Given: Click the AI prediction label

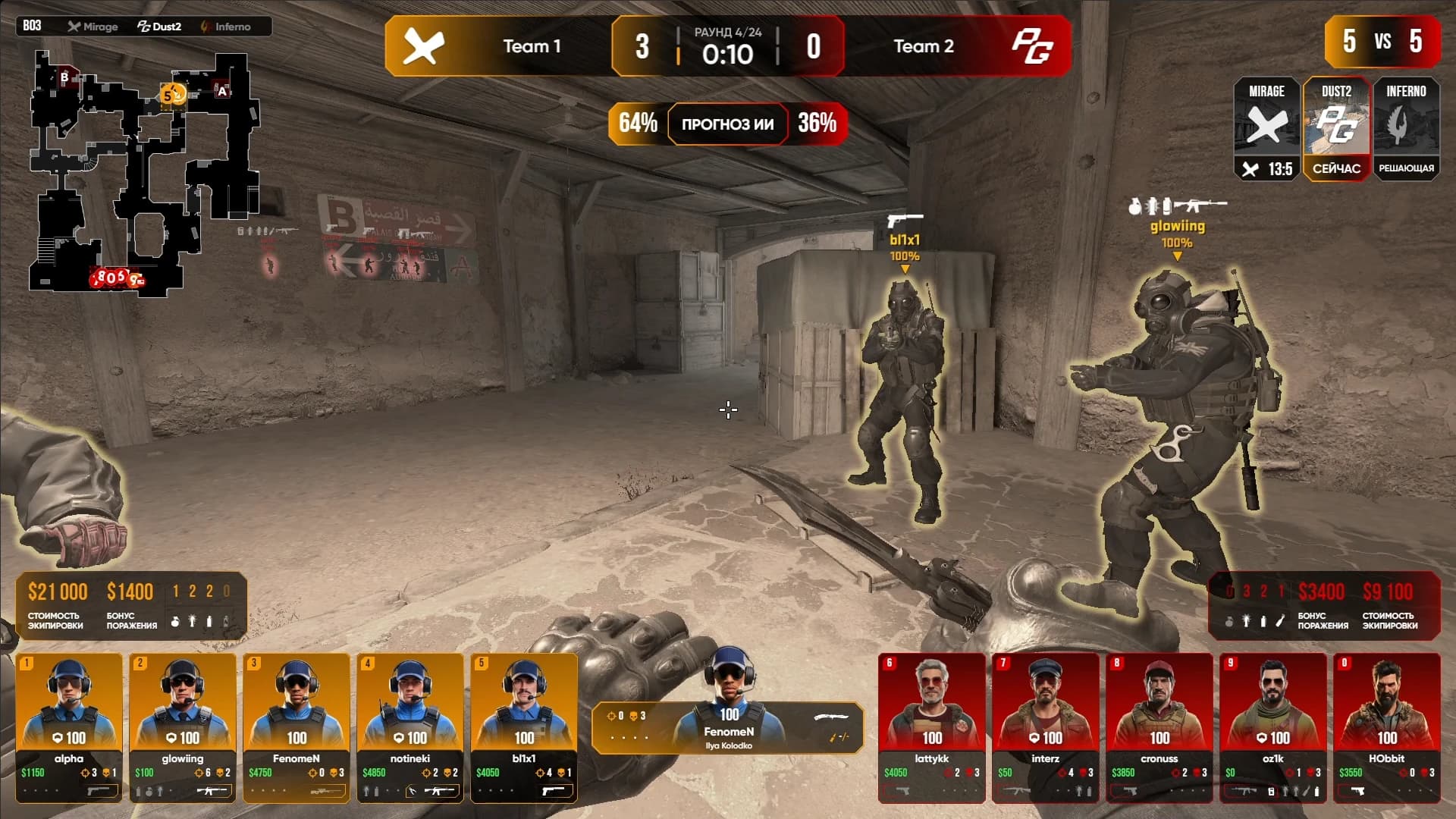Looking at the screenshot, I should [x=727, y=124].
